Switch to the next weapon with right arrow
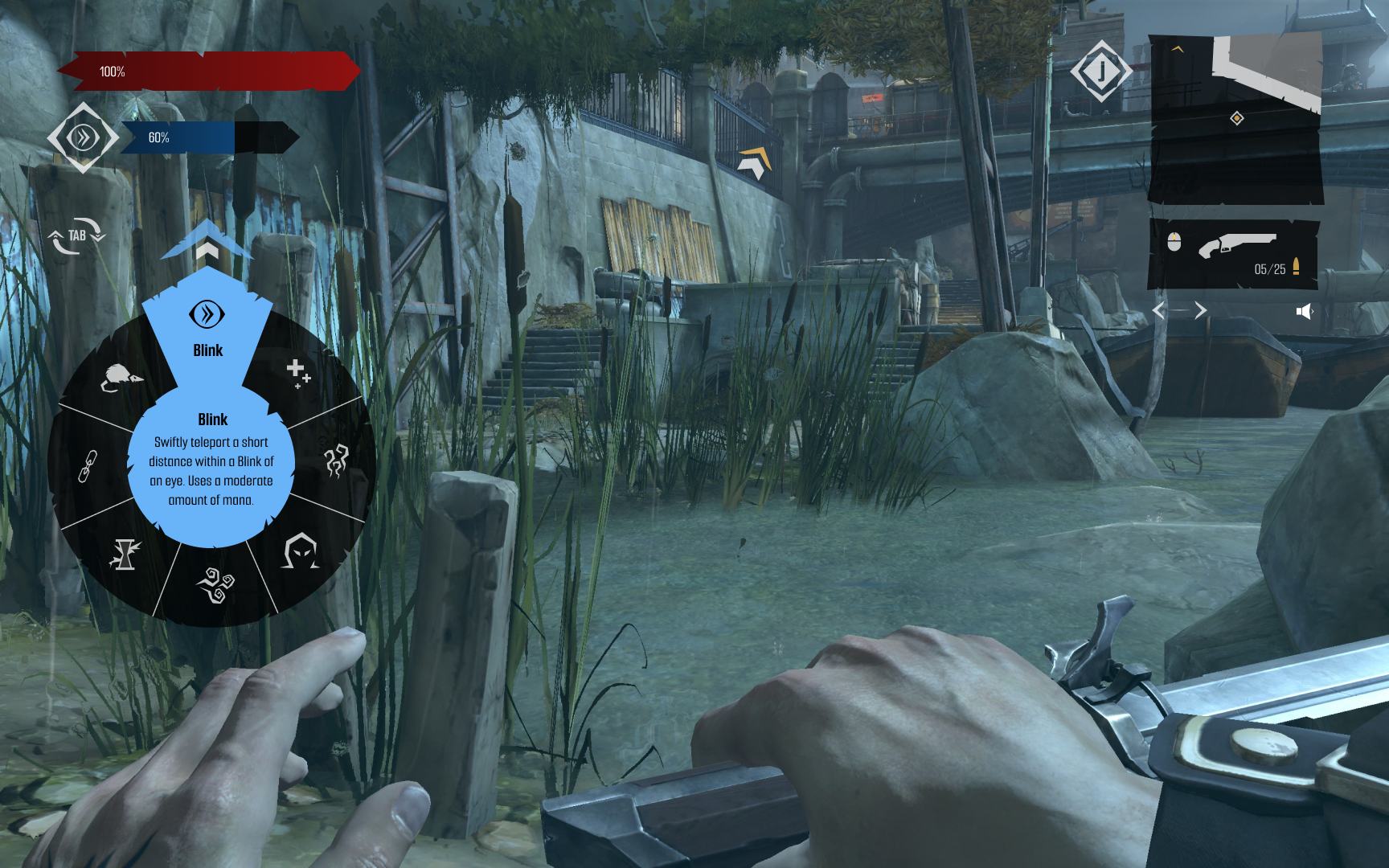The height and width of the screenshot is (868, 1389). 1200,310
